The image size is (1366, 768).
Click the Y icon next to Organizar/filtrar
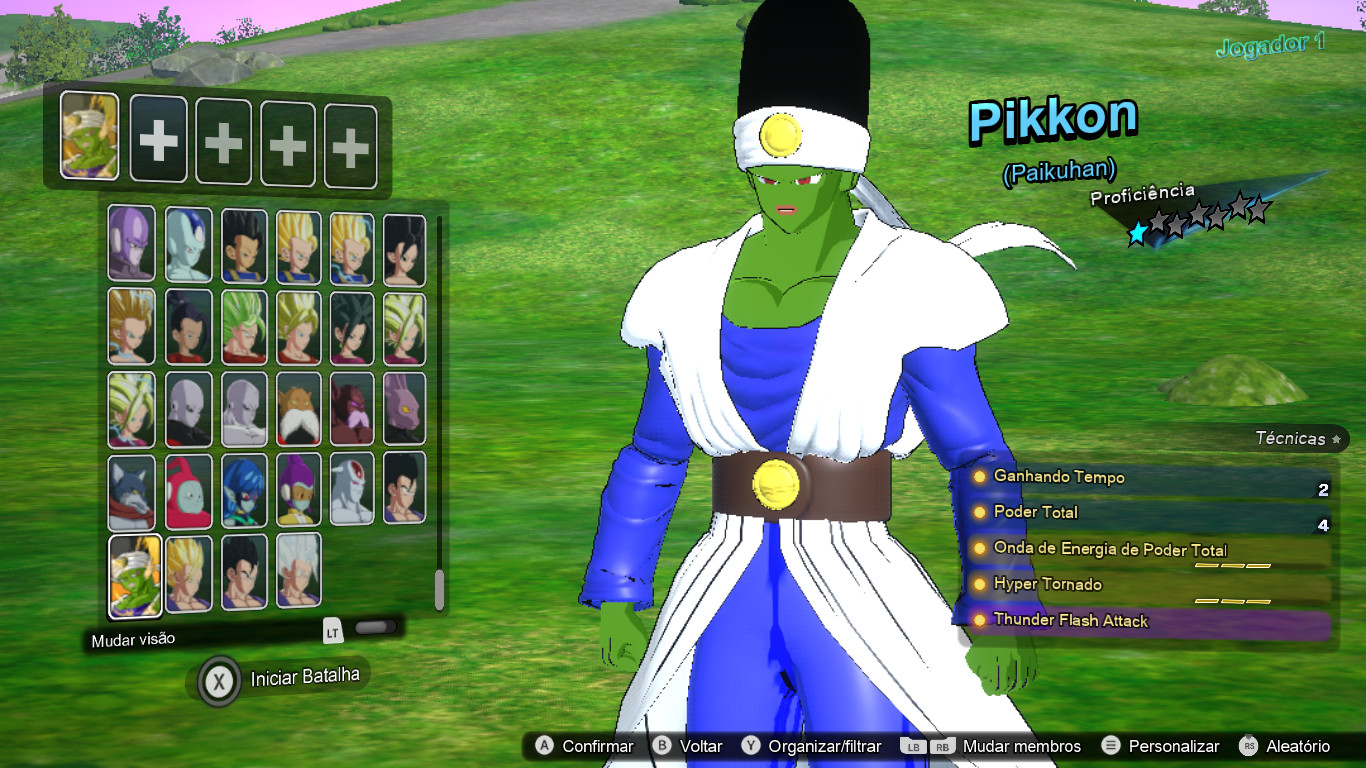click(x=752, y=745)
